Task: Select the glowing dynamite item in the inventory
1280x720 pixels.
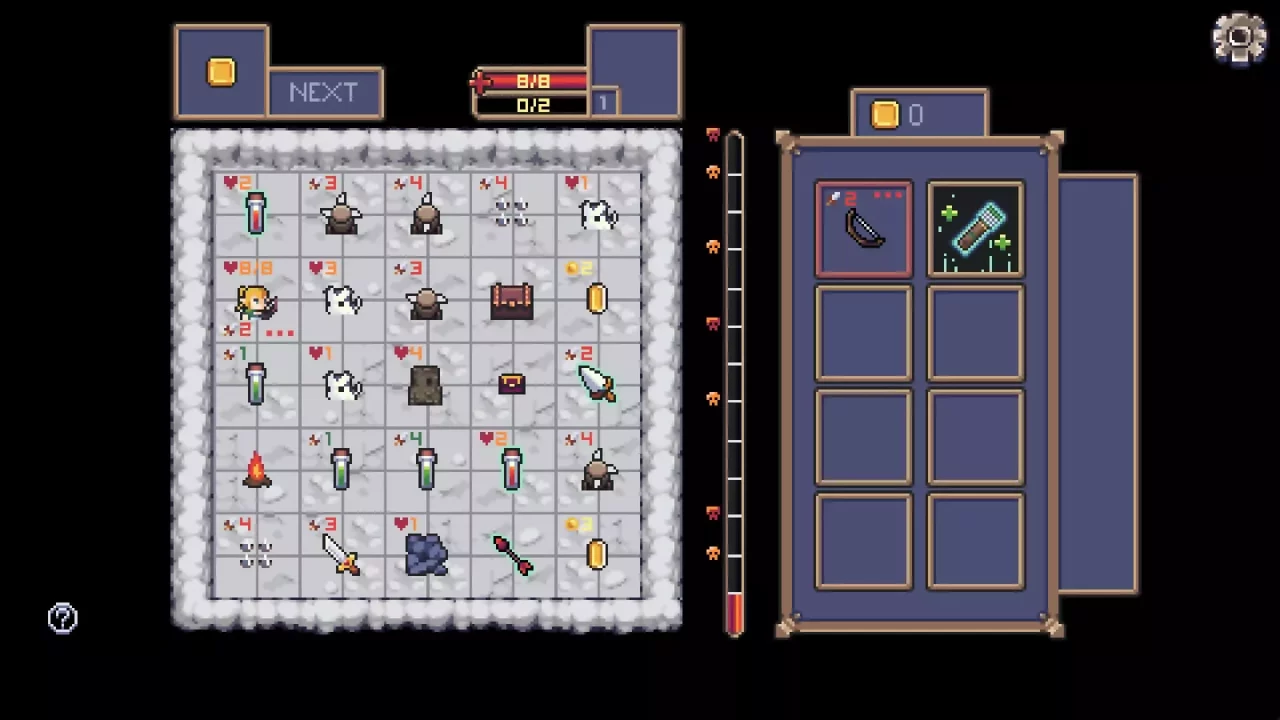Action: [975, 228]
